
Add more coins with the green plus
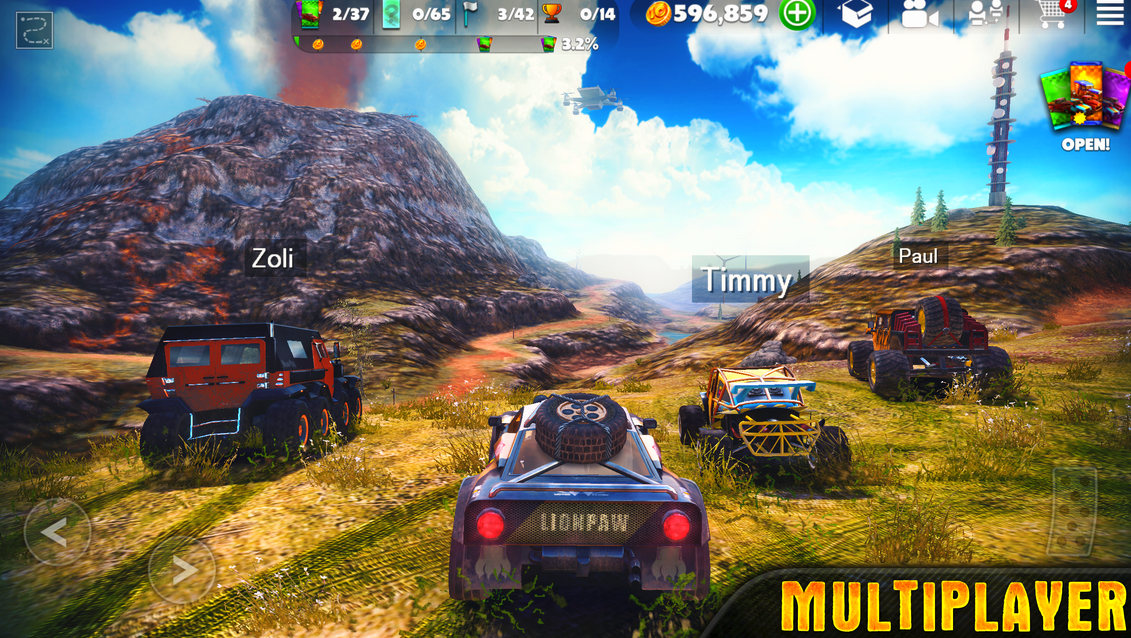click(x=797, y=14)
